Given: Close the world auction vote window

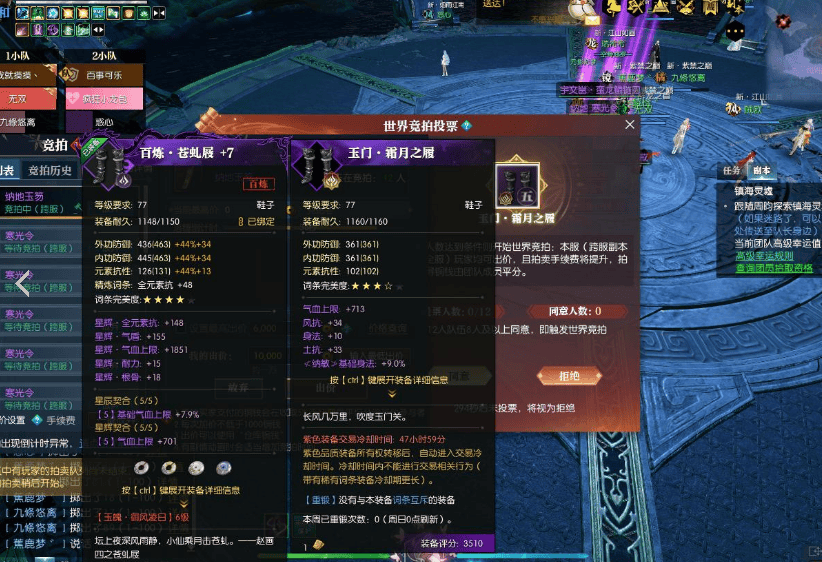Looking at the screenshot, I should click(630, 125).
